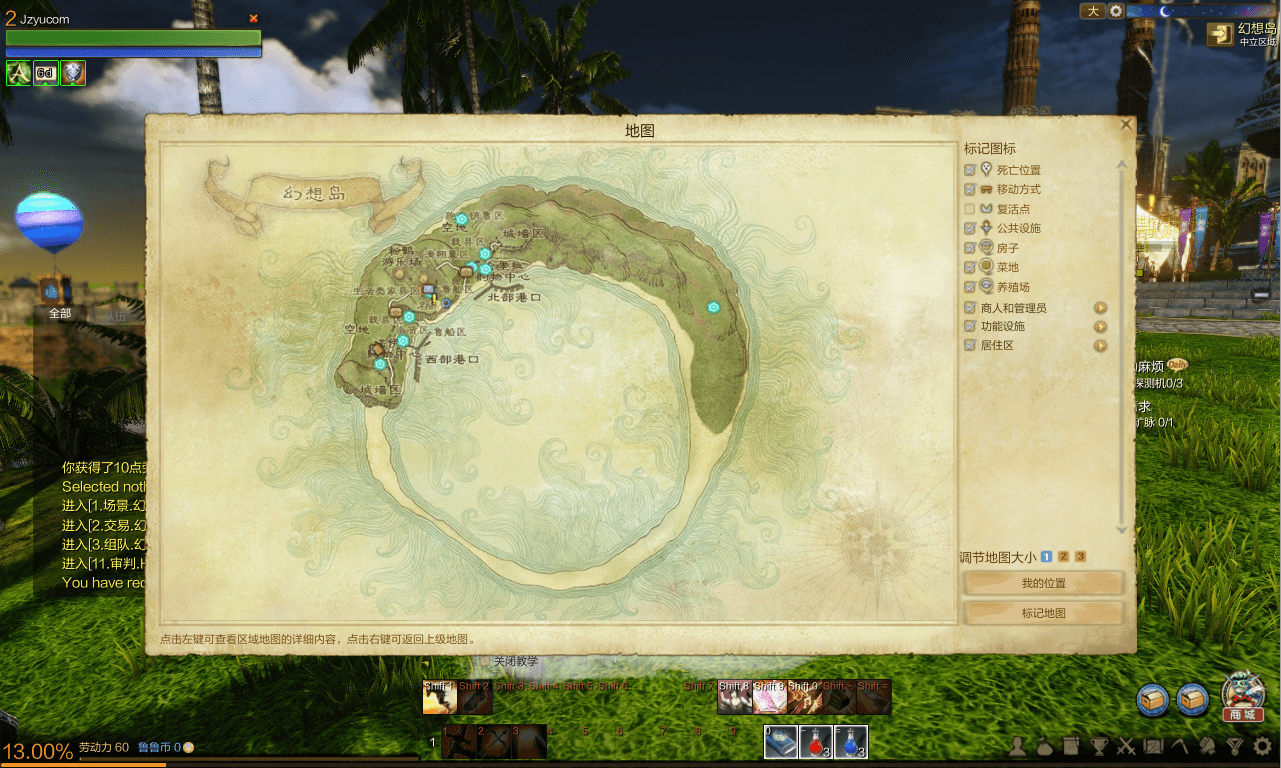The height and width of the screenshot is (768, 1281).
Task: Use the red potion hotbar slot
Action: coord(816,742)
